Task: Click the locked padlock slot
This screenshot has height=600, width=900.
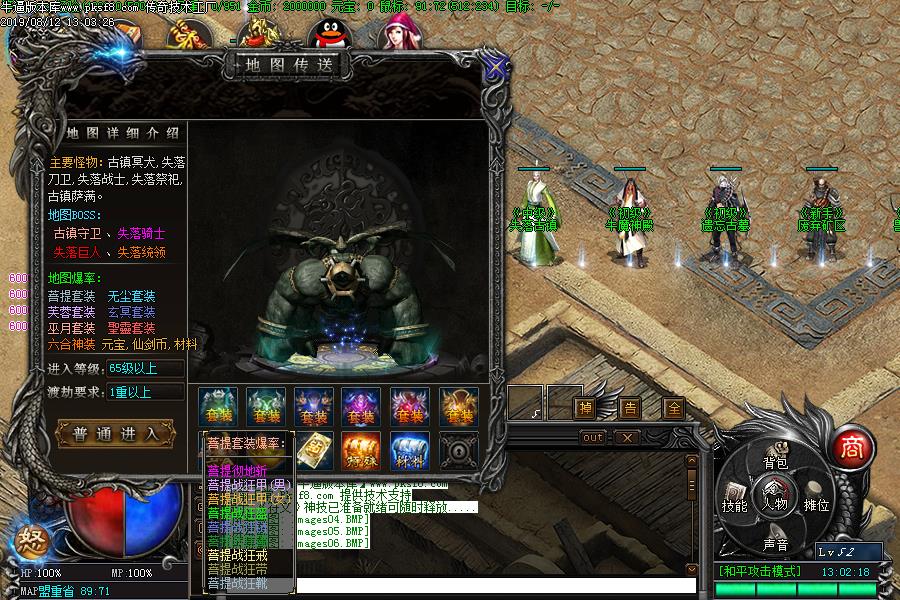Action: tap(458, 451)
